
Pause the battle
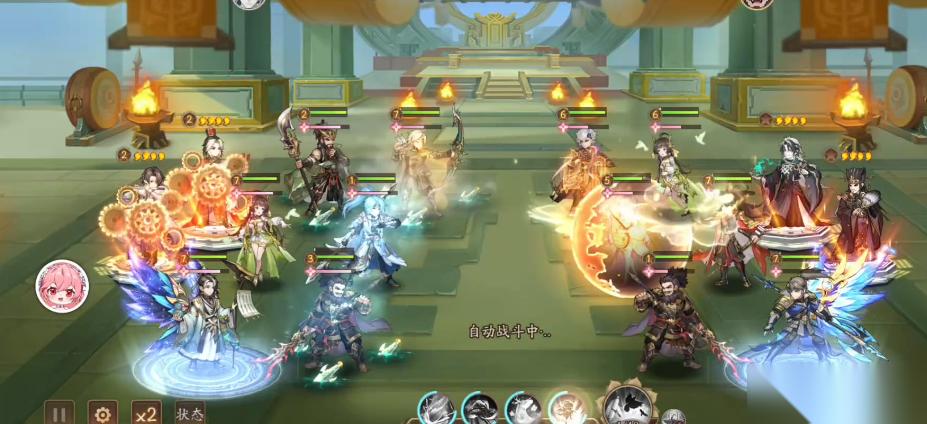click(x=59, y=413)
